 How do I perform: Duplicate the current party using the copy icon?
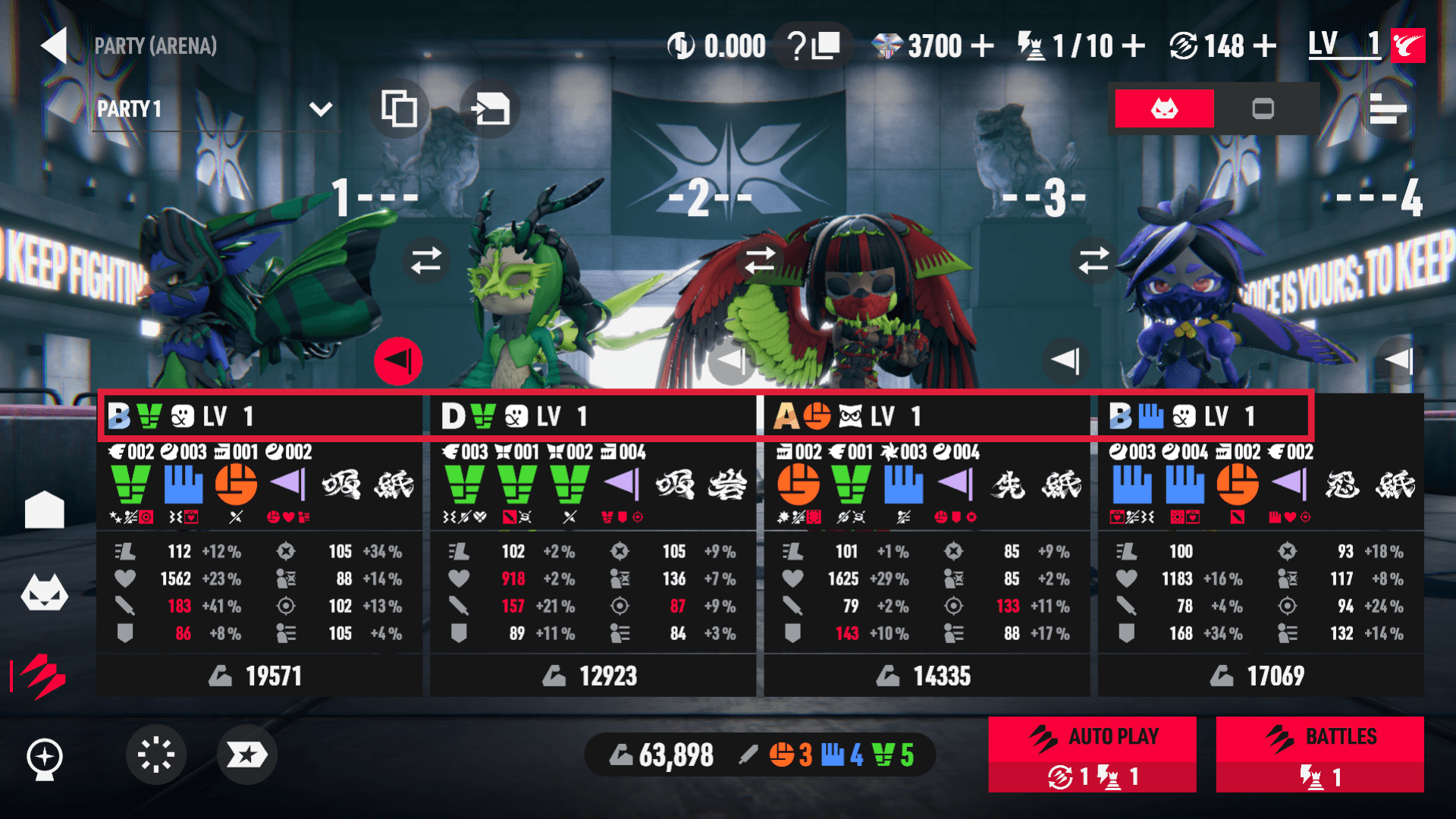398,109
